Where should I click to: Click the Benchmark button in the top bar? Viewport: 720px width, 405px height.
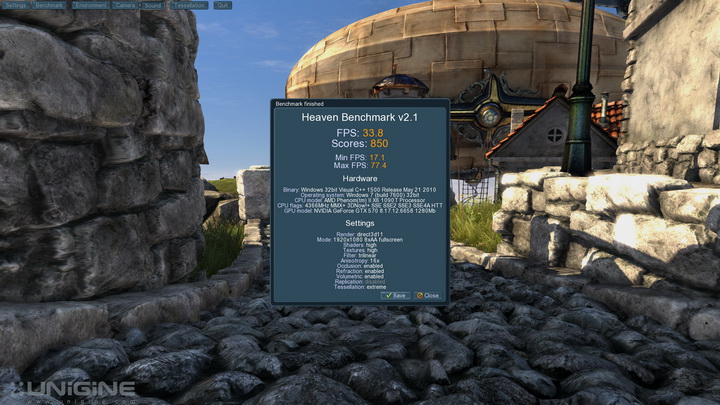[x=49, y=5]
